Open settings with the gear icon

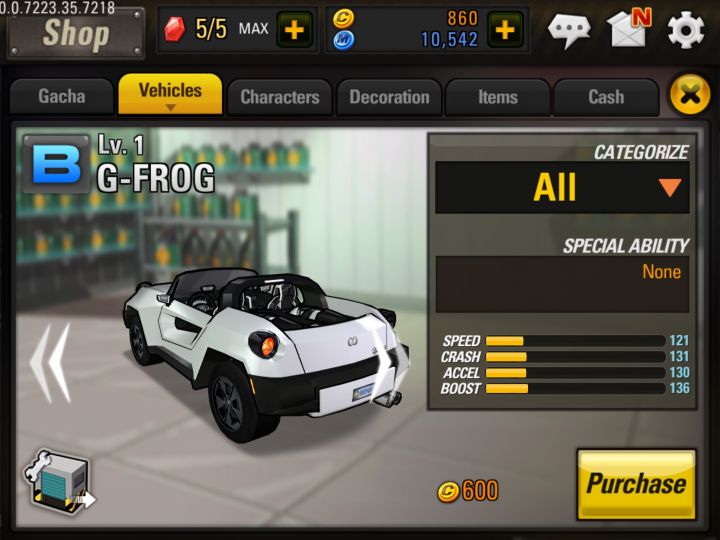click(x=686, y=30)
